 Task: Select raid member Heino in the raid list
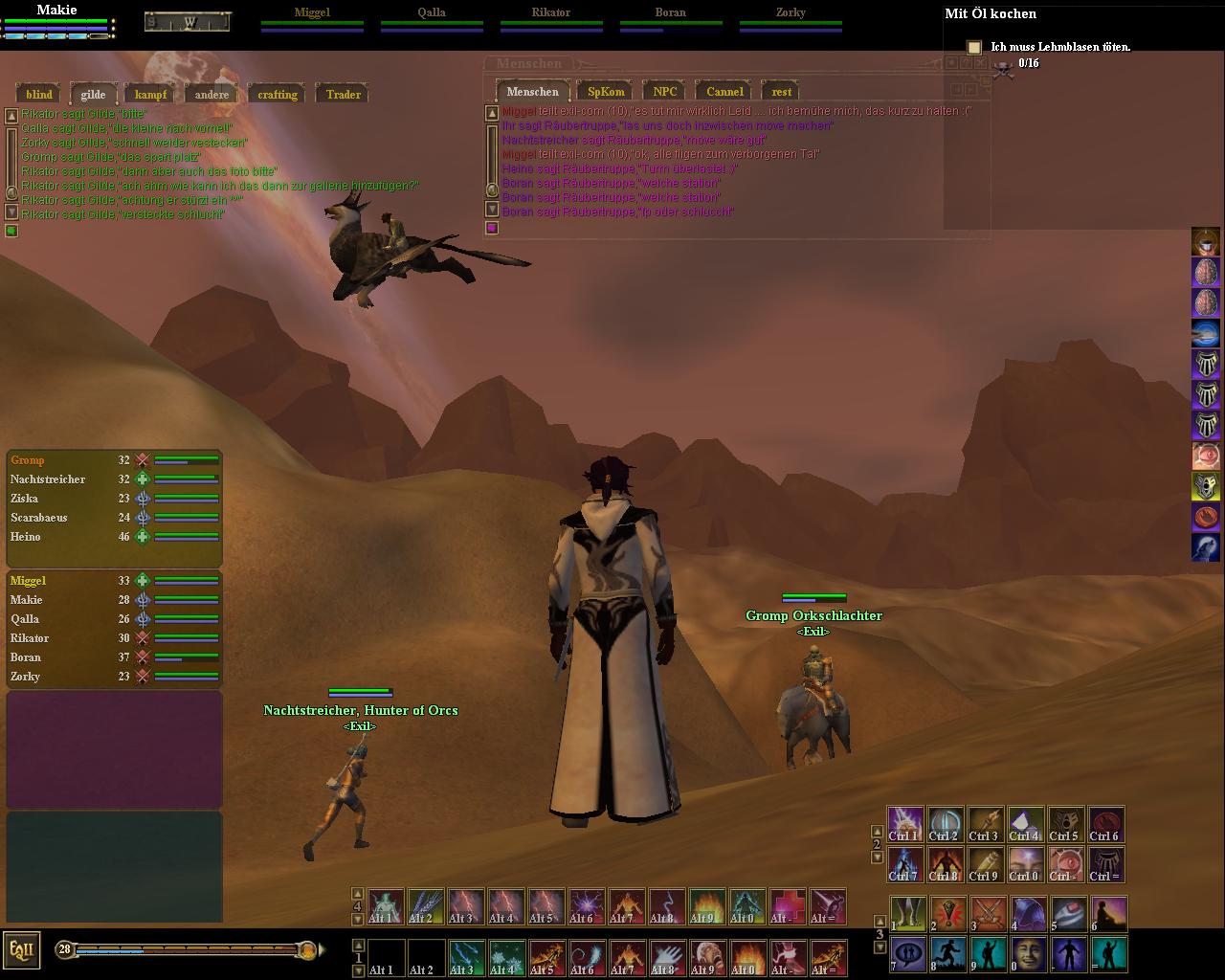pyautogui.click(x=26, y=537)
